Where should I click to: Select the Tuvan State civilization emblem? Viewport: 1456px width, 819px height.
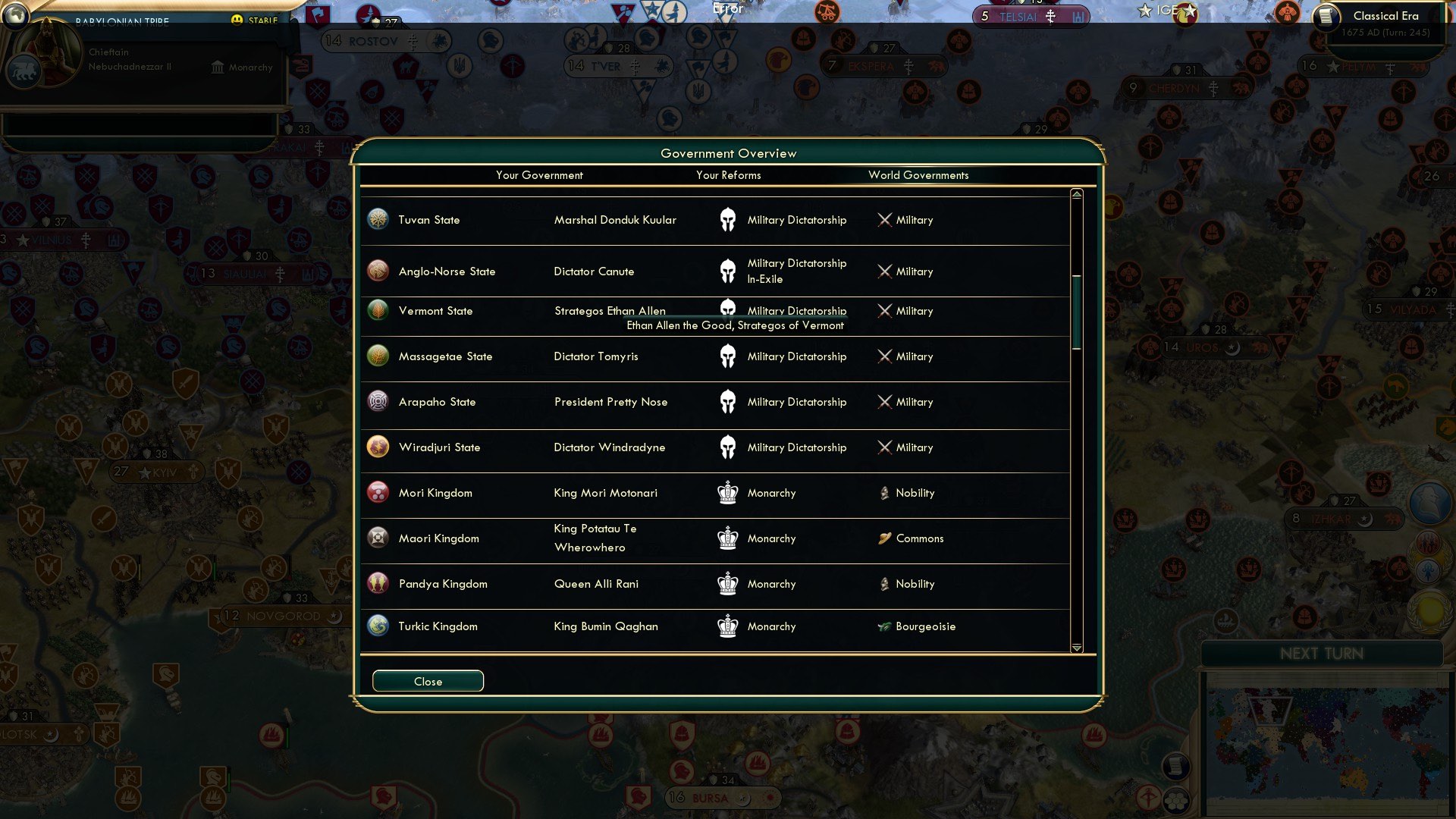point(378,219)
